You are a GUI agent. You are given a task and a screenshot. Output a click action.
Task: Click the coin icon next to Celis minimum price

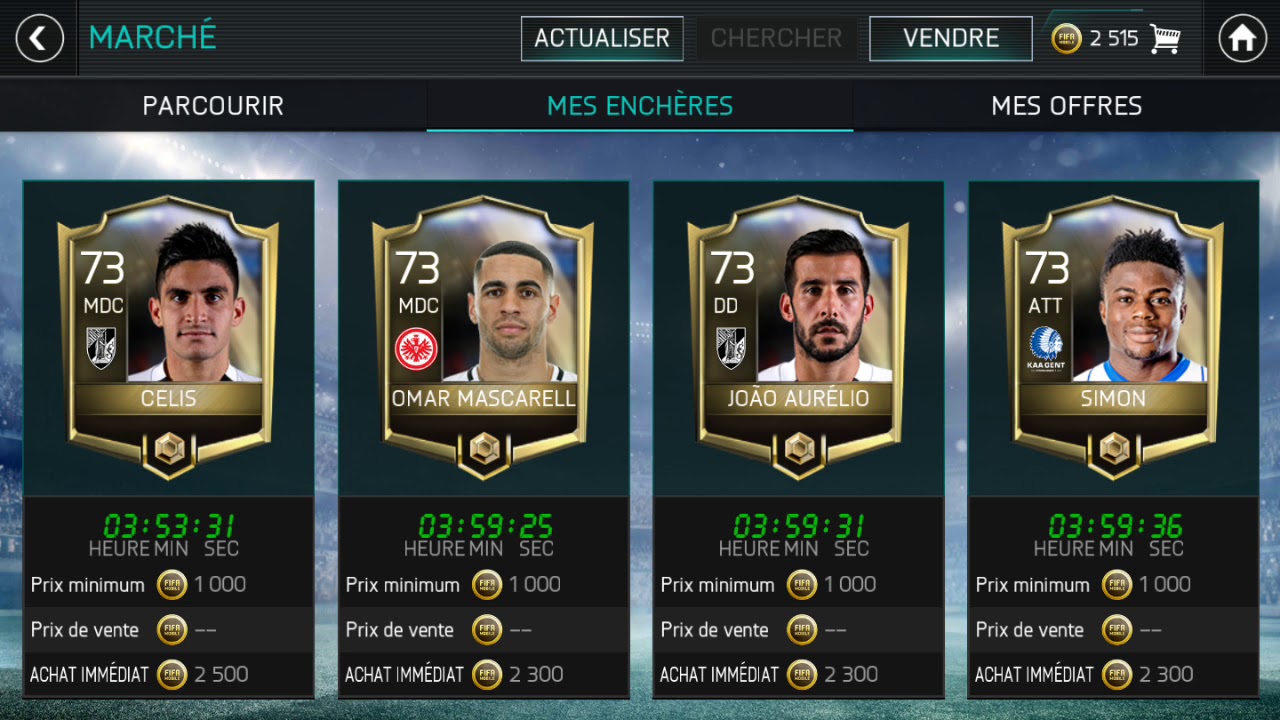172,584
